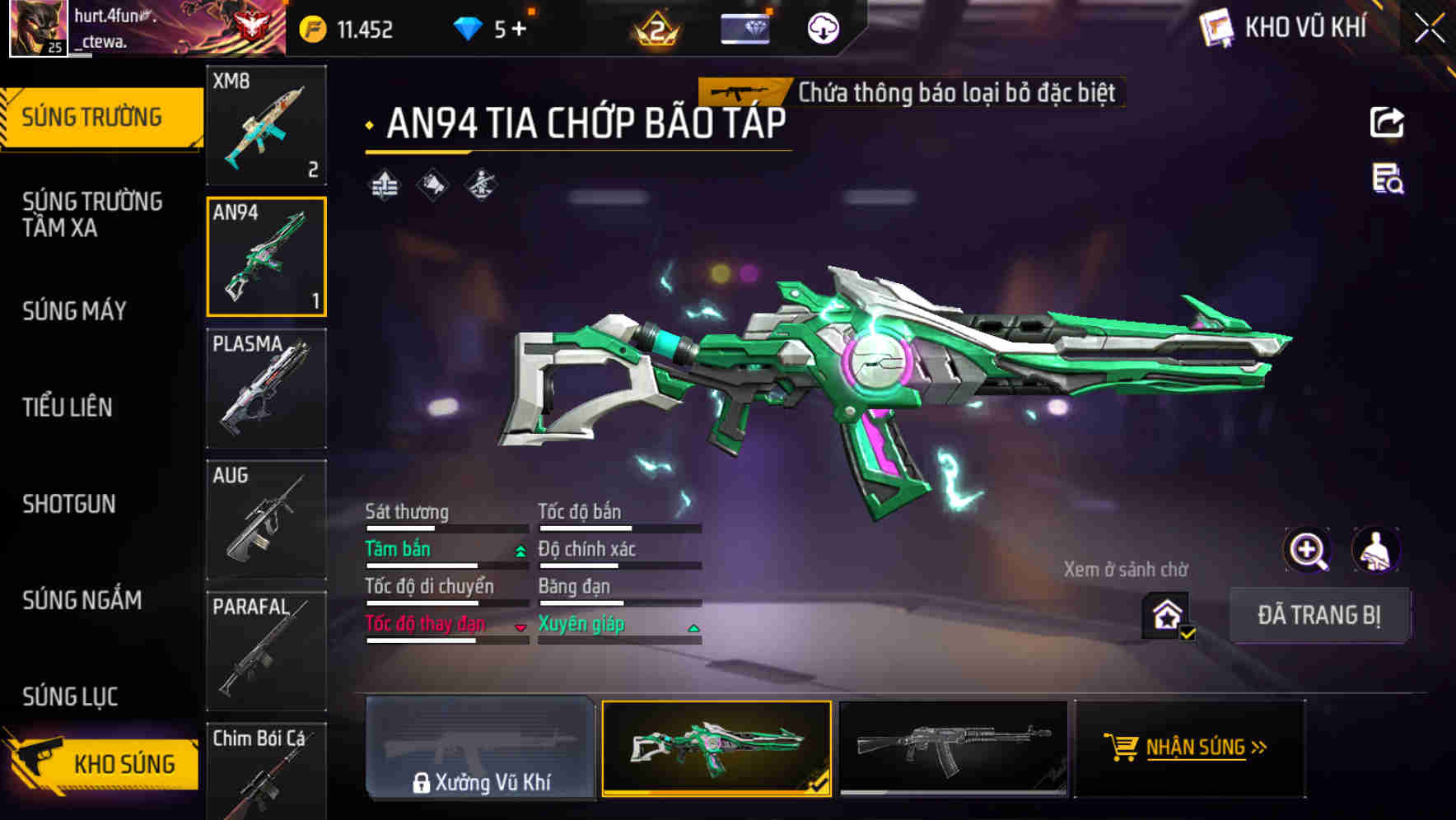Viewport: 1456px width, 820px height.
Task: Open the locked Xưởng Vũ Khí slot
Action: pyautogui.click(x=480, y=748)
